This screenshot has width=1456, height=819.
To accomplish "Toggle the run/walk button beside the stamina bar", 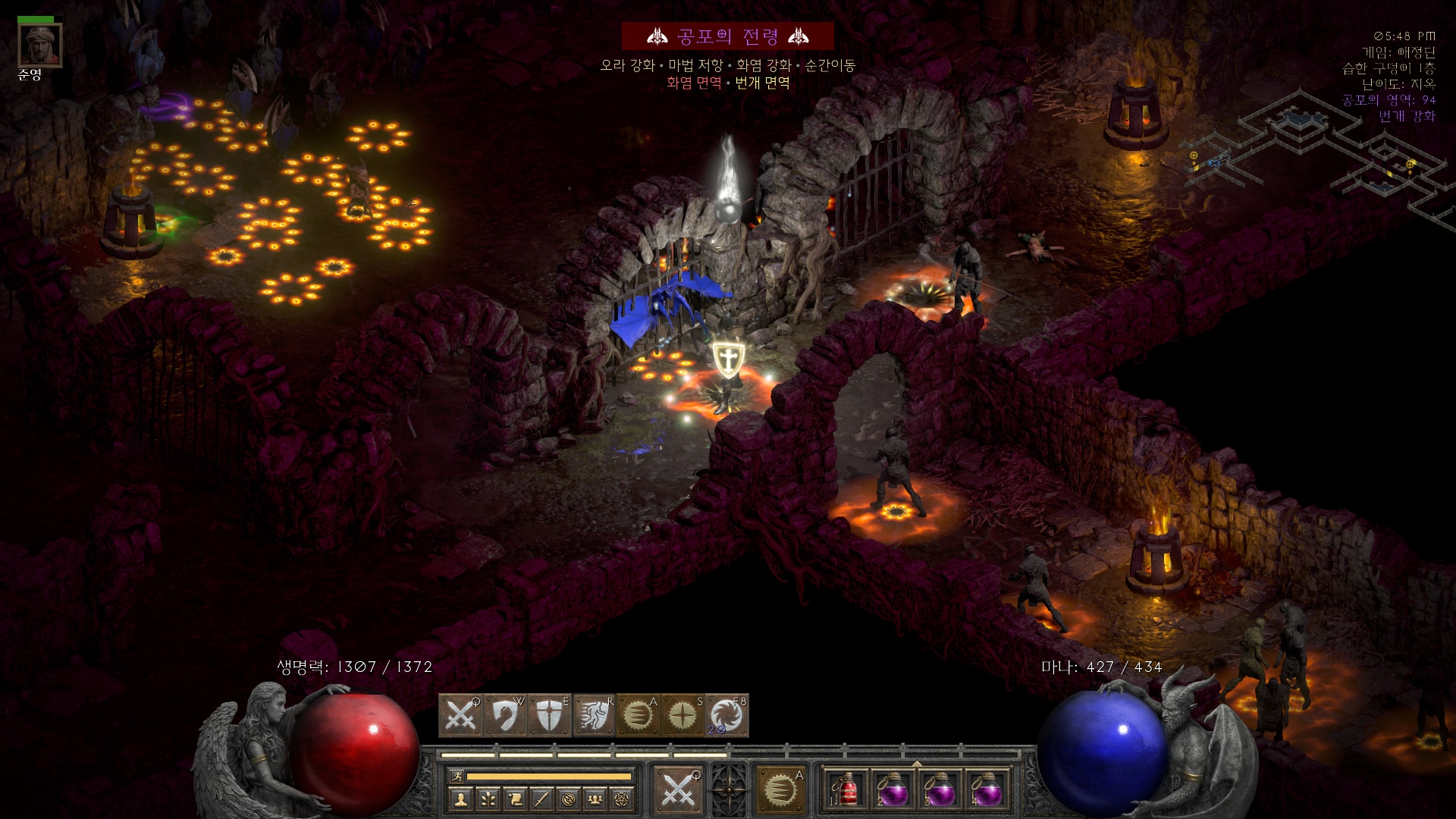I will tap(457, 776).
